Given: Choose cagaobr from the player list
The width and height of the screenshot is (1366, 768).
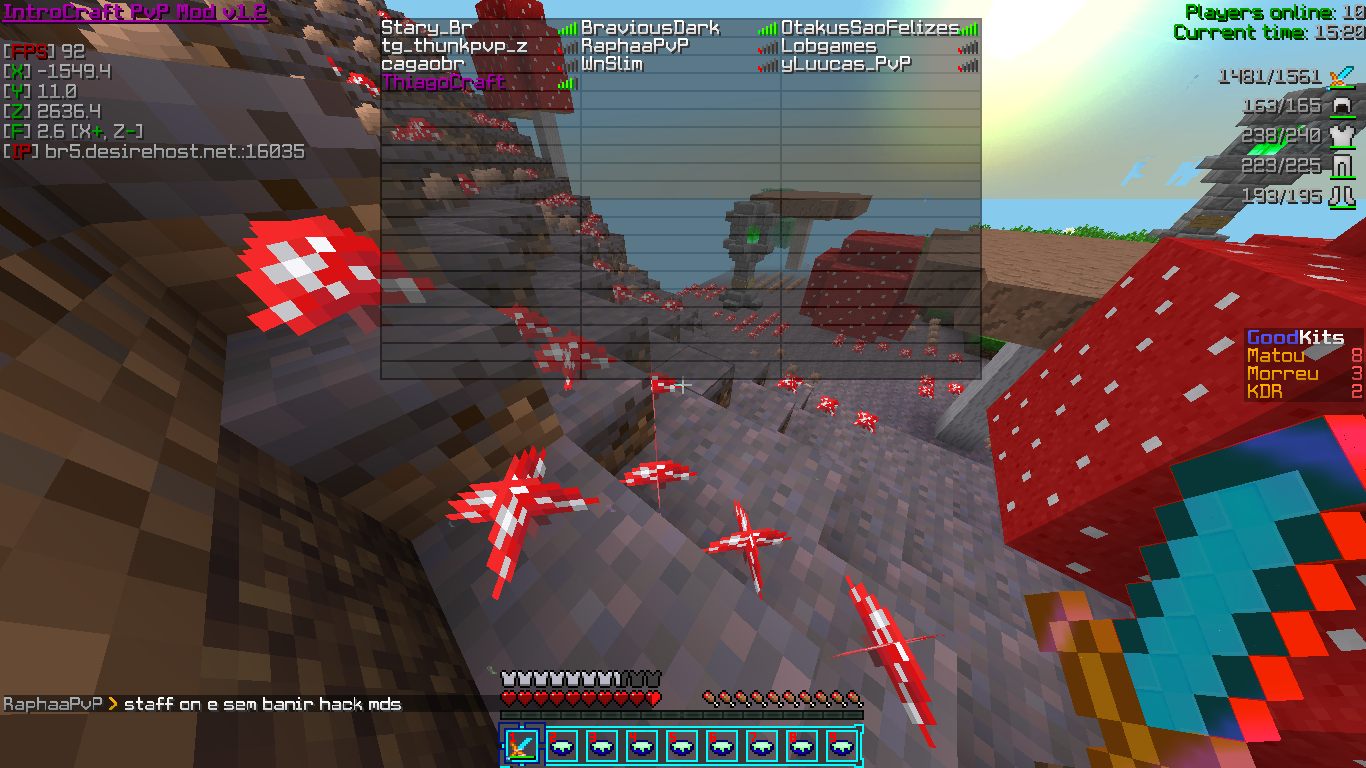Looking at the screenshot, I should click(425, 64).
